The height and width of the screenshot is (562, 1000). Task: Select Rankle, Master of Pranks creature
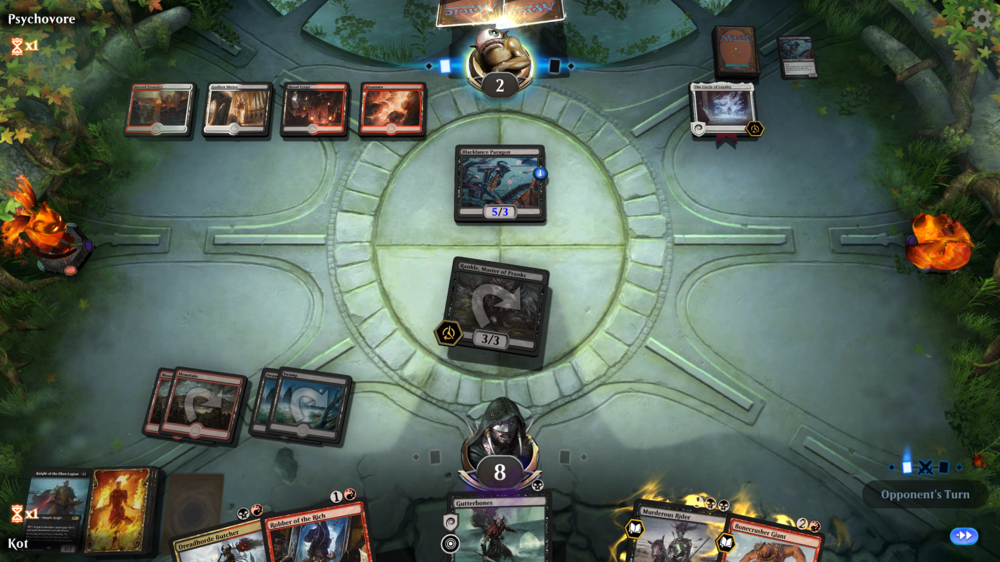click(x=499, y=311)
